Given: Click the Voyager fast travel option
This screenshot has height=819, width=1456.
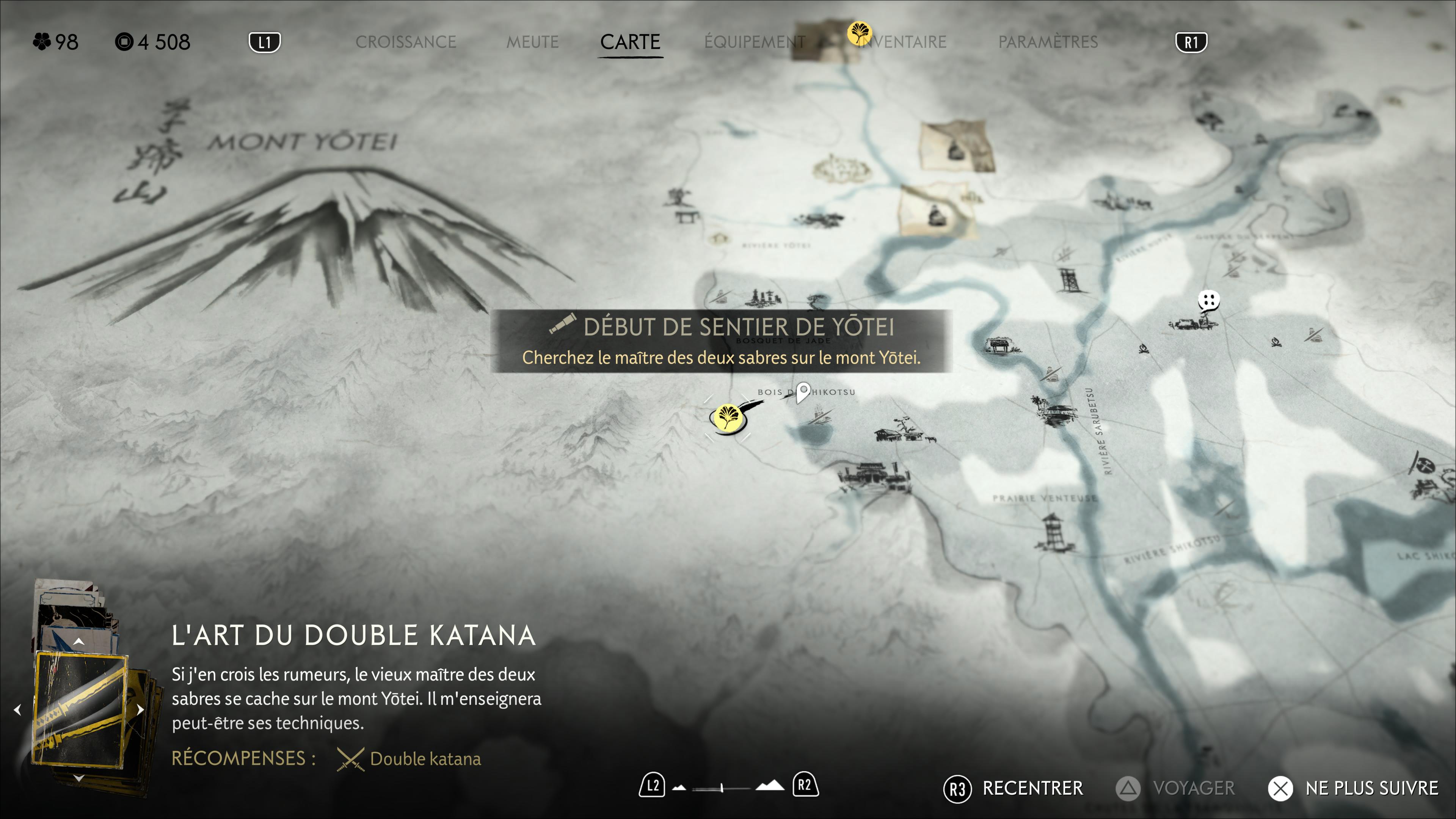Looking at the screenshot, I should click(x=1176, y=788).
